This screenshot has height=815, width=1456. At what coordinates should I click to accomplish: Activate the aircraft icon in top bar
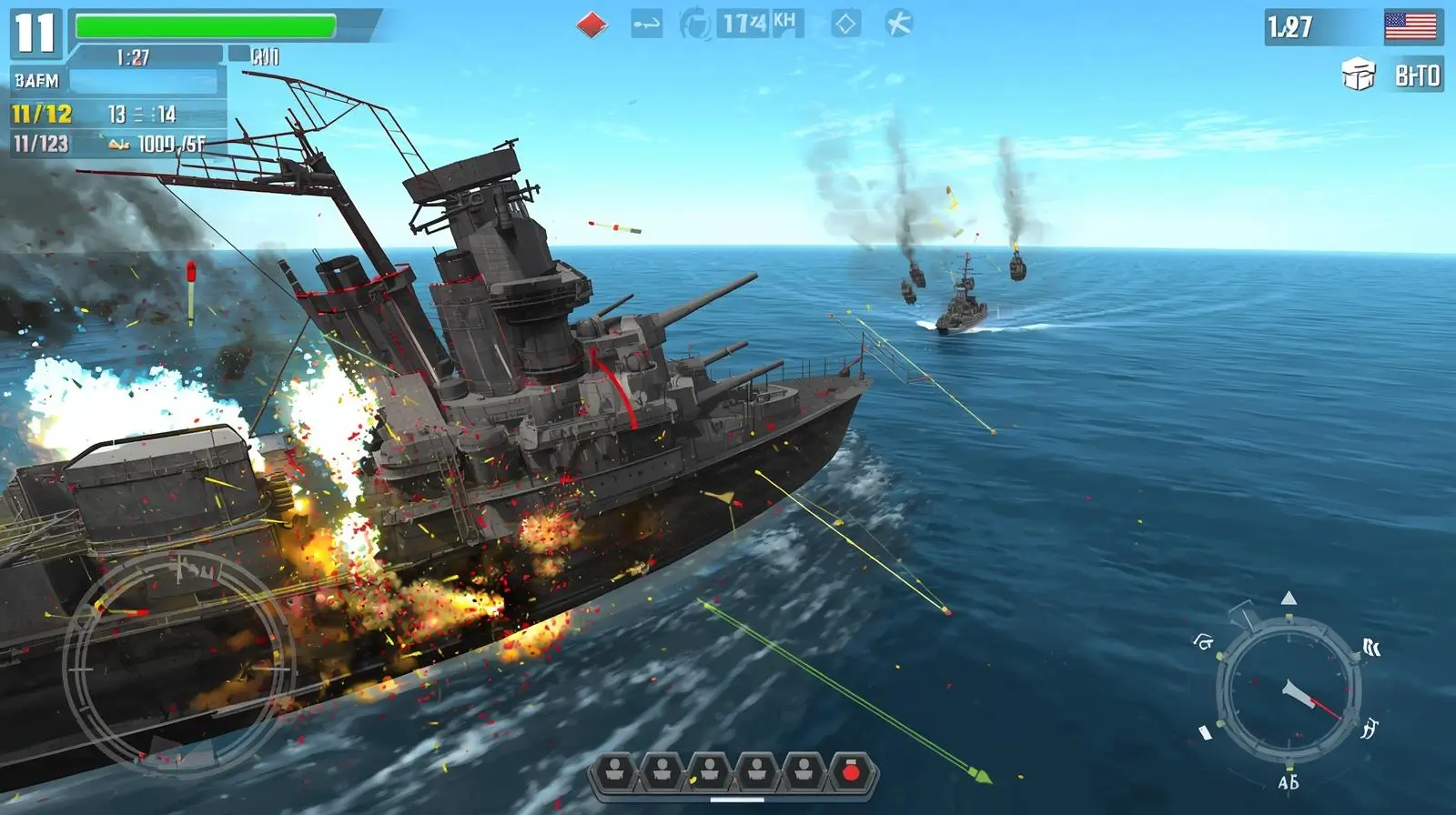point(898,23)
